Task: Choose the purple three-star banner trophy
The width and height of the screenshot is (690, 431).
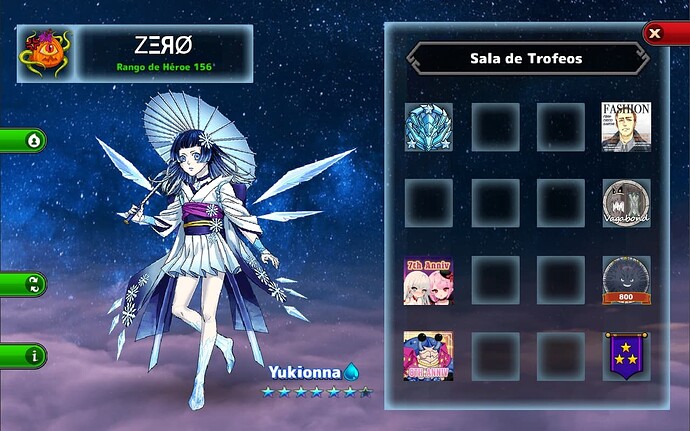Action: click(626, 356)
